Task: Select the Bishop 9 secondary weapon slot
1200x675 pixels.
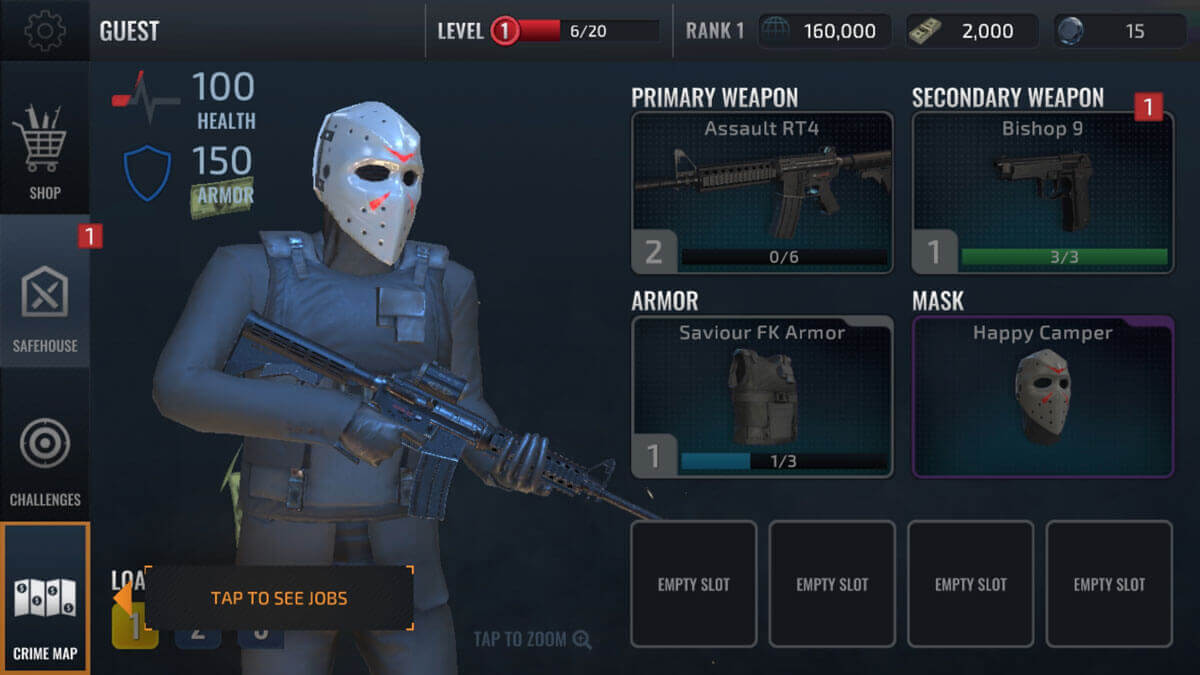Action: [x=1042, y=193]
